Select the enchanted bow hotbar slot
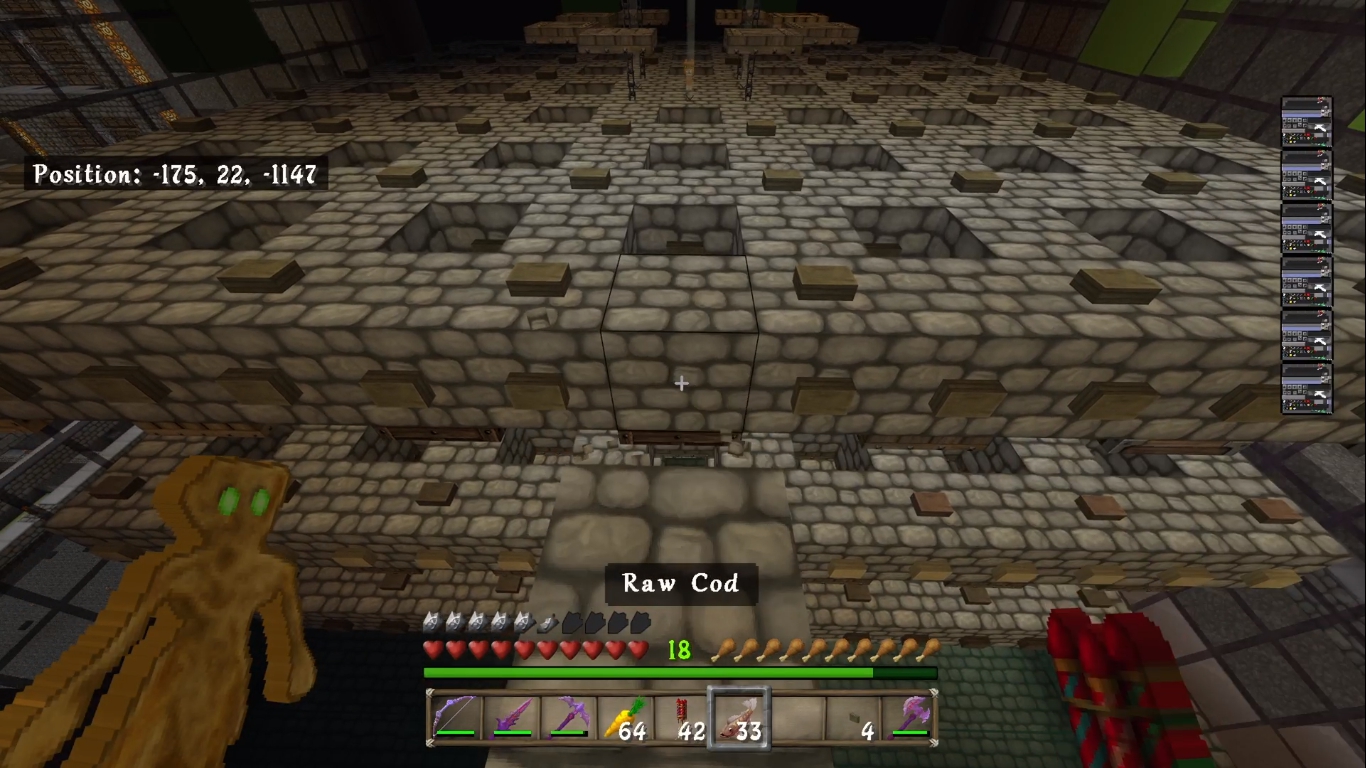The image size is (1366, 768). tap(455, 718)
